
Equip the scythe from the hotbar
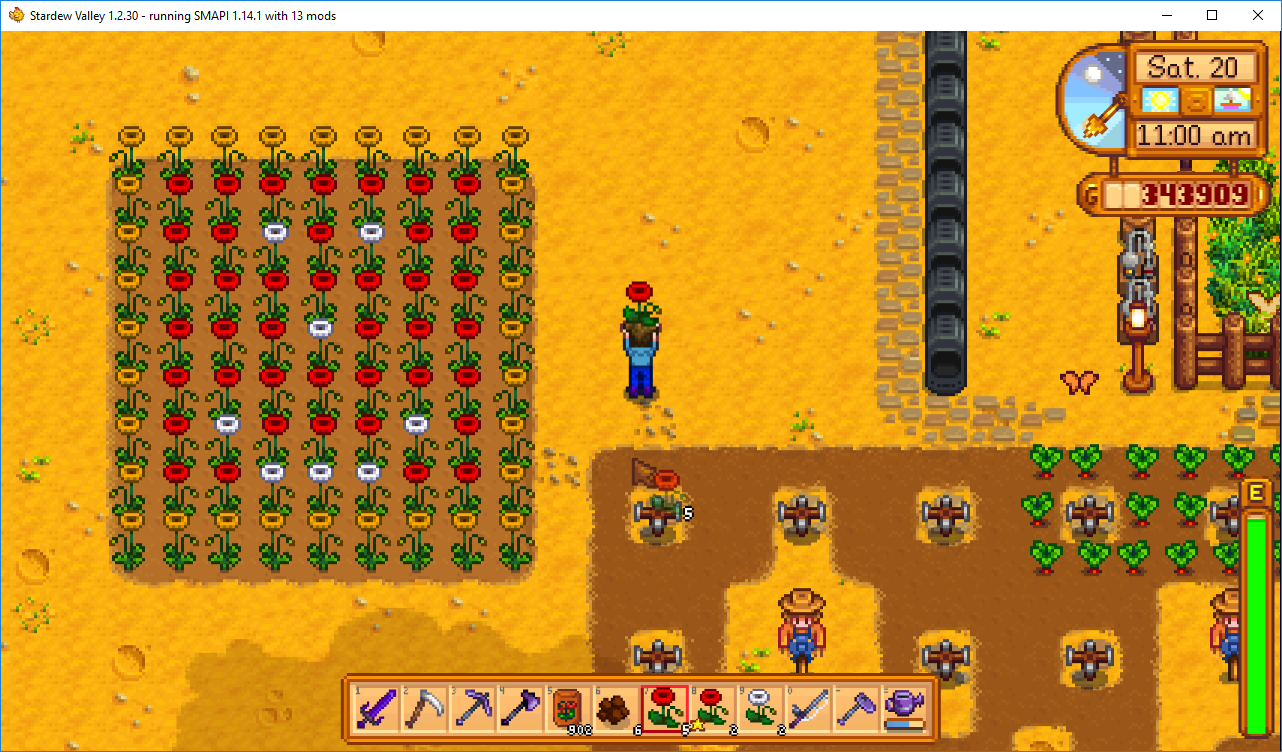point(424,709)
